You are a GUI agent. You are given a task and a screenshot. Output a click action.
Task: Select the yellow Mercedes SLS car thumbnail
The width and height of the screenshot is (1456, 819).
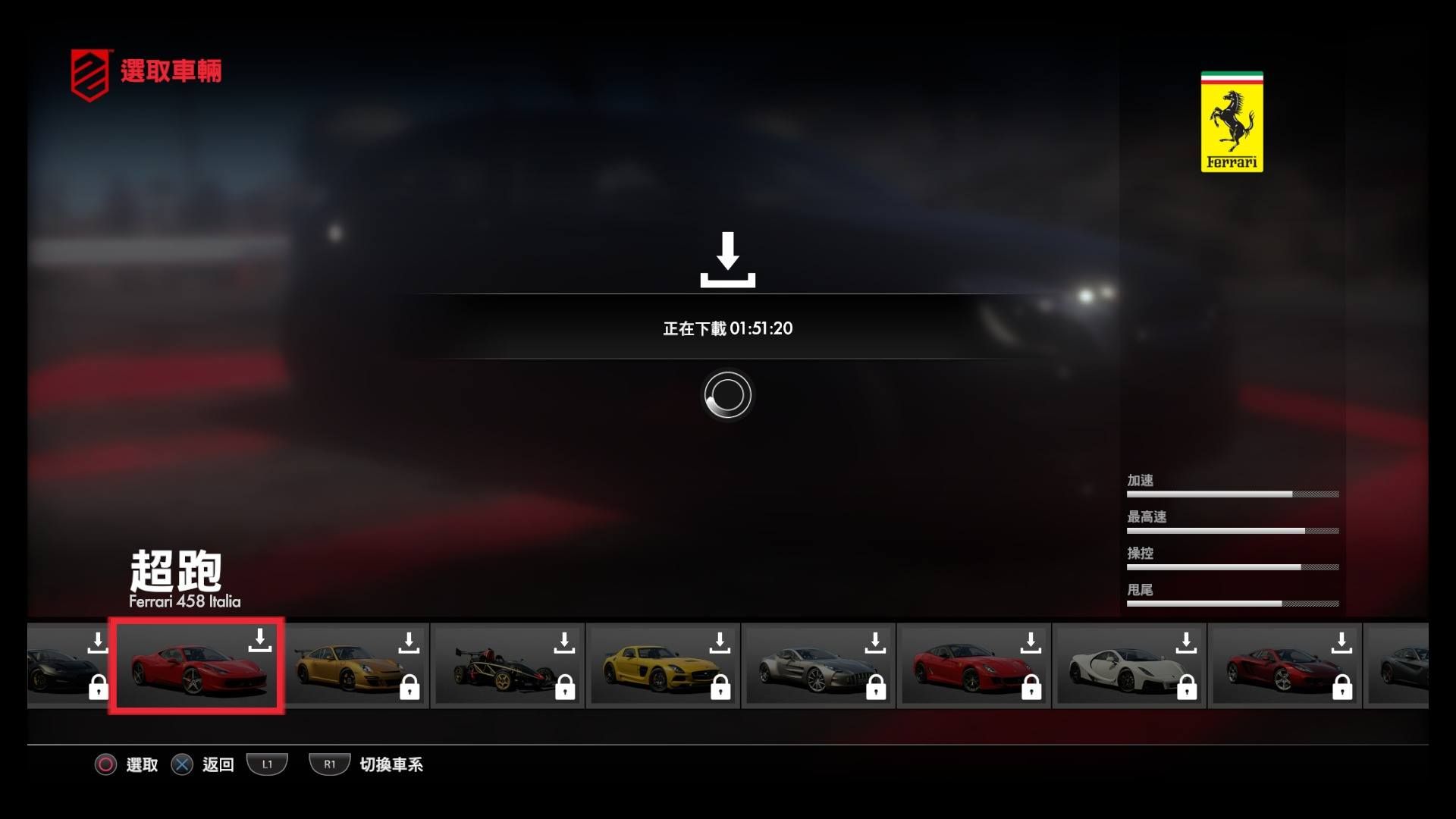(x=664, y=666)
